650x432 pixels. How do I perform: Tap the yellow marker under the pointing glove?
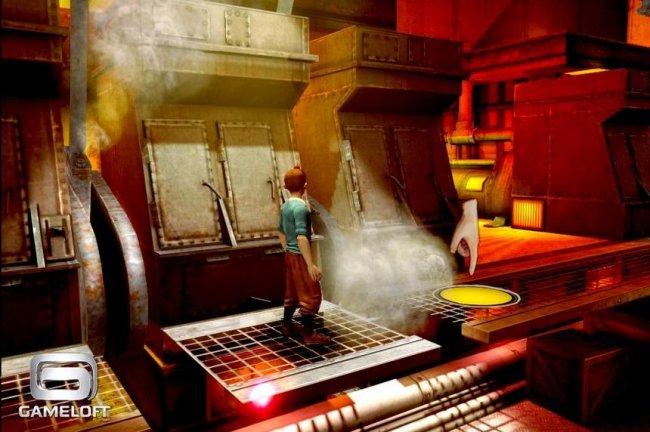point(476,296)
